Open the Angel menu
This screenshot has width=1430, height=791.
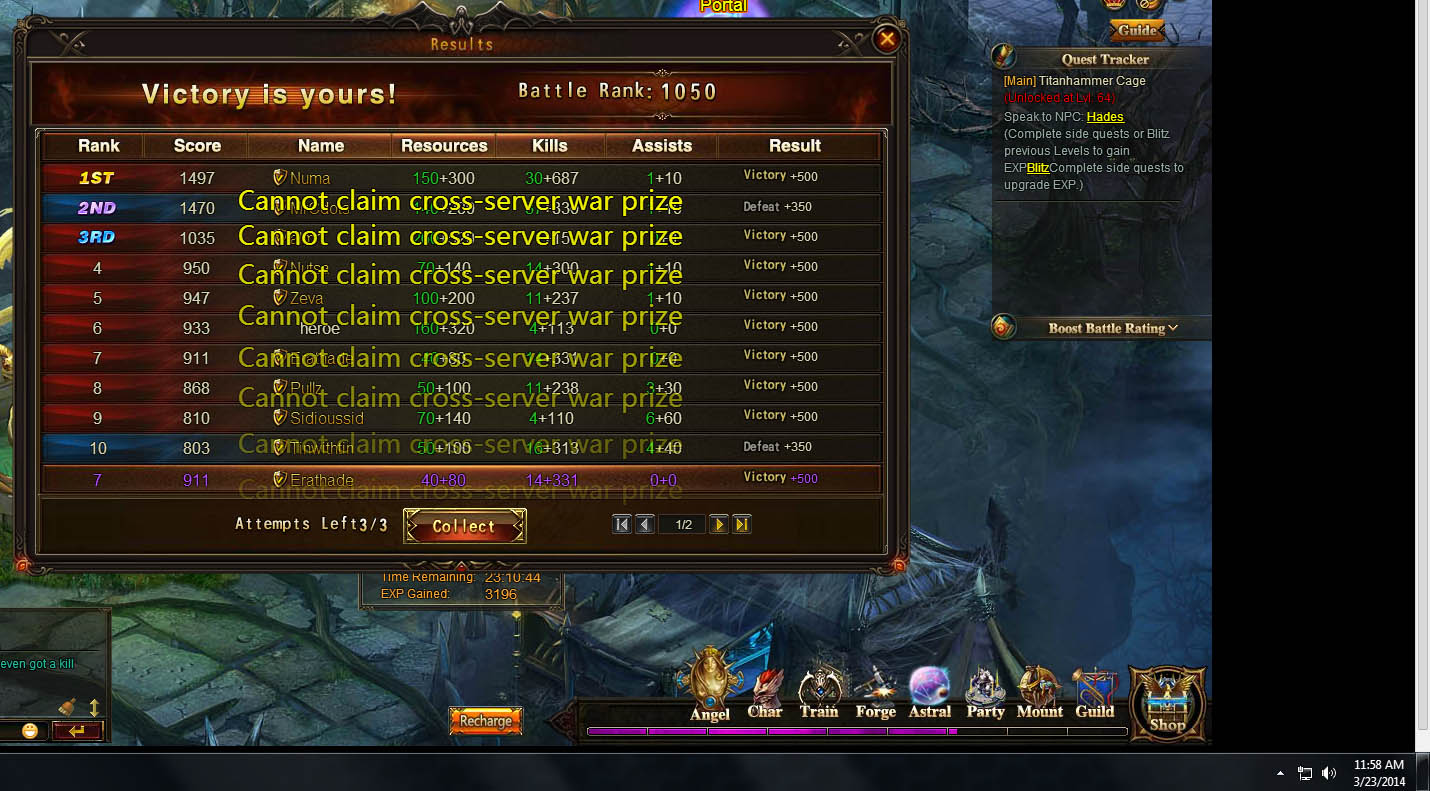pos(710,687)
